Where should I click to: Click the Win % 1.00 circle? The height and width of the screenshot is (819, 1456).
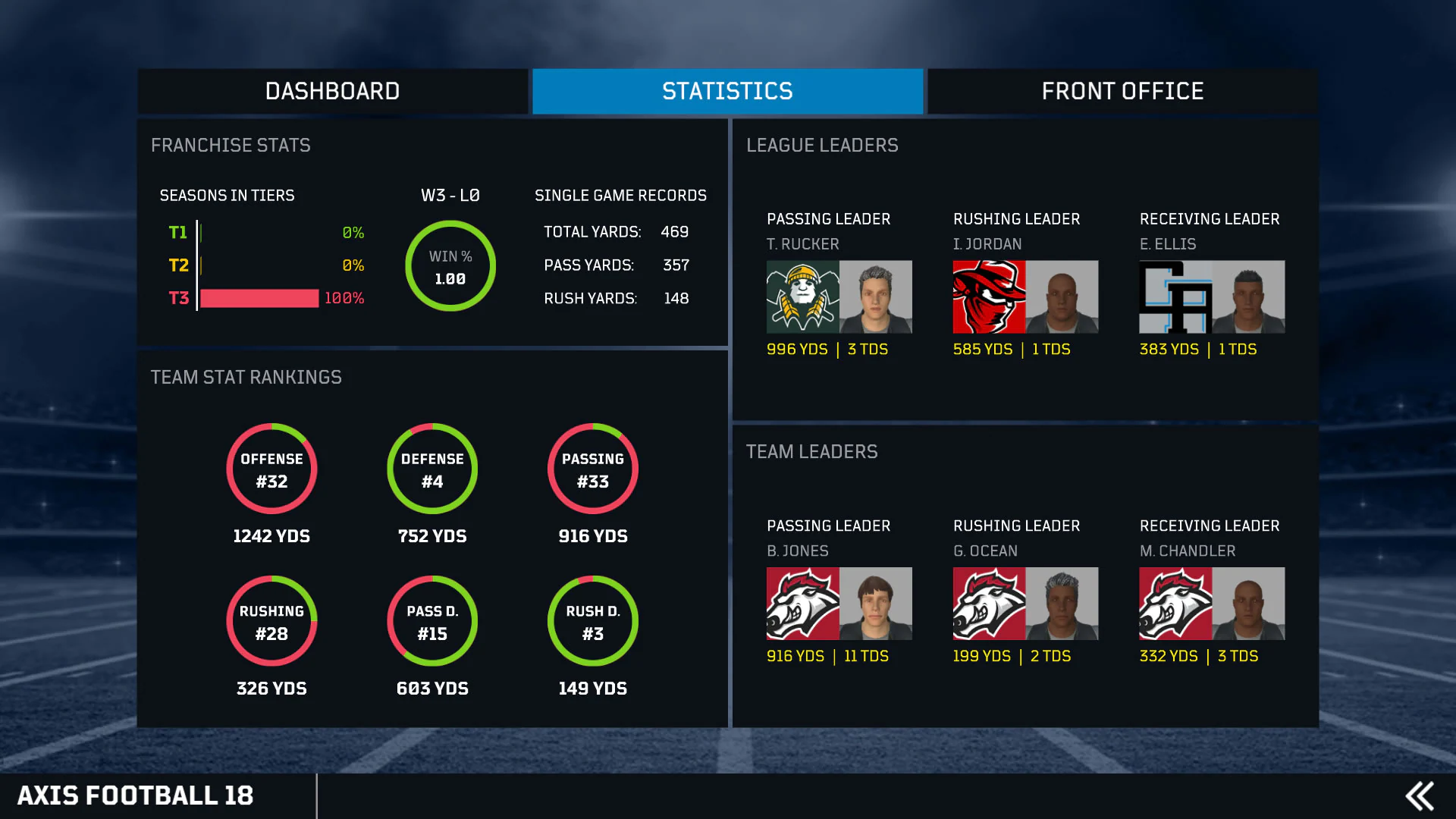tap(450, 266)
